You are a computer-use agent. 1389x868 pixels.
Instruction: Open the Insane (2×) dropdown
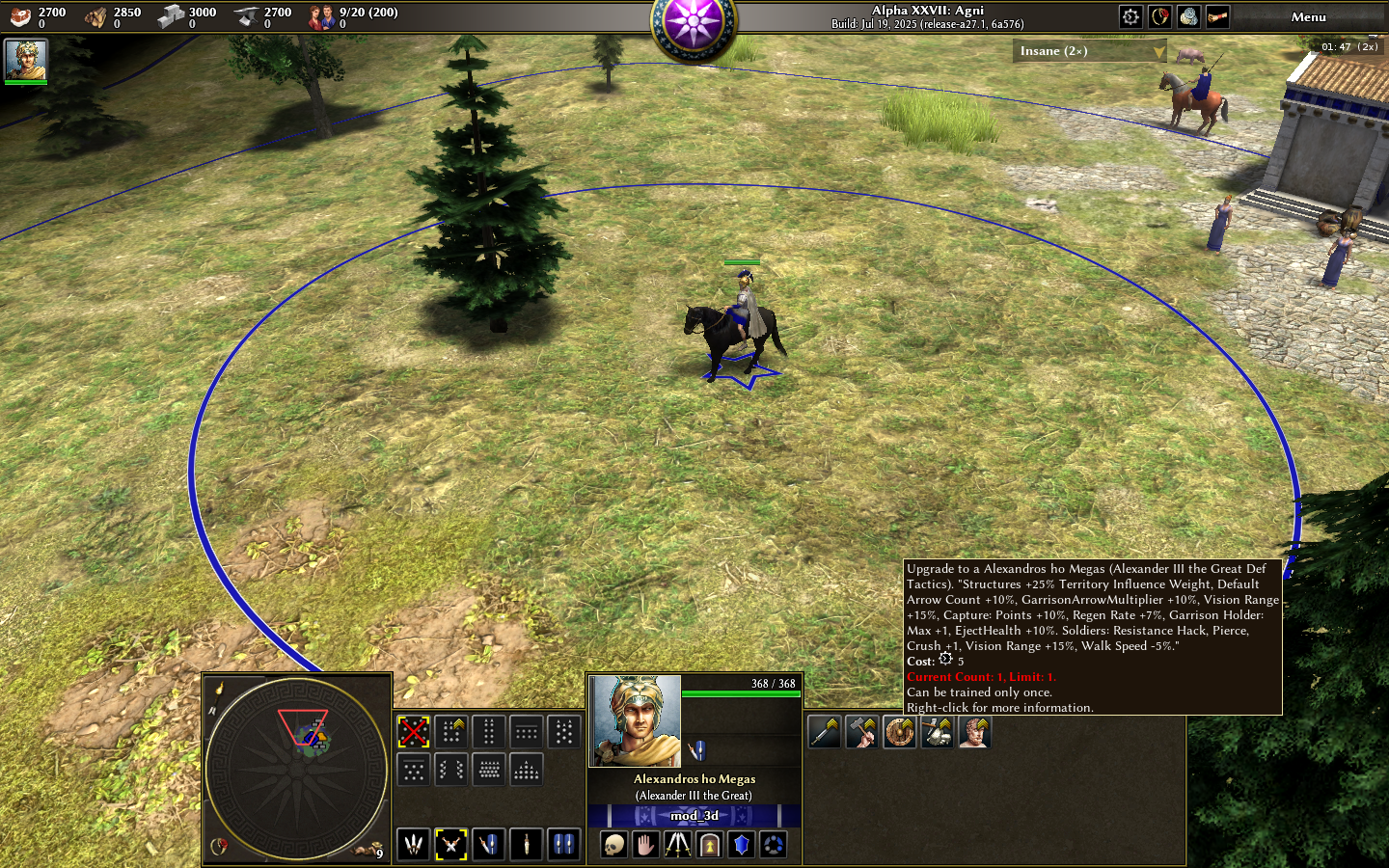(x=1089, y=51)
